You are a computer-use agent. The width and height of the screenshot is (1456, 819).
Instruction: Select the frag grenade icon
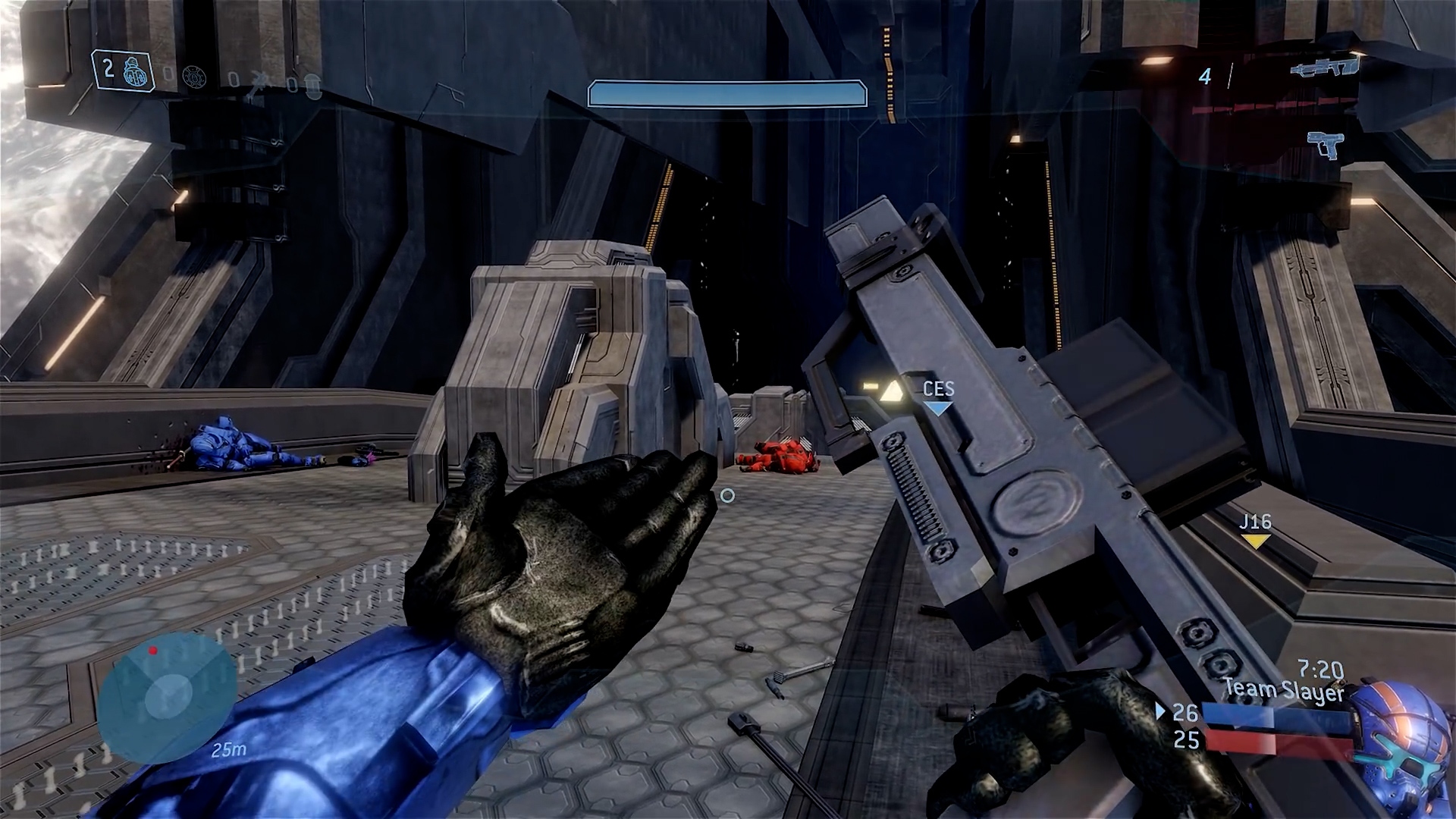point(137,73)
